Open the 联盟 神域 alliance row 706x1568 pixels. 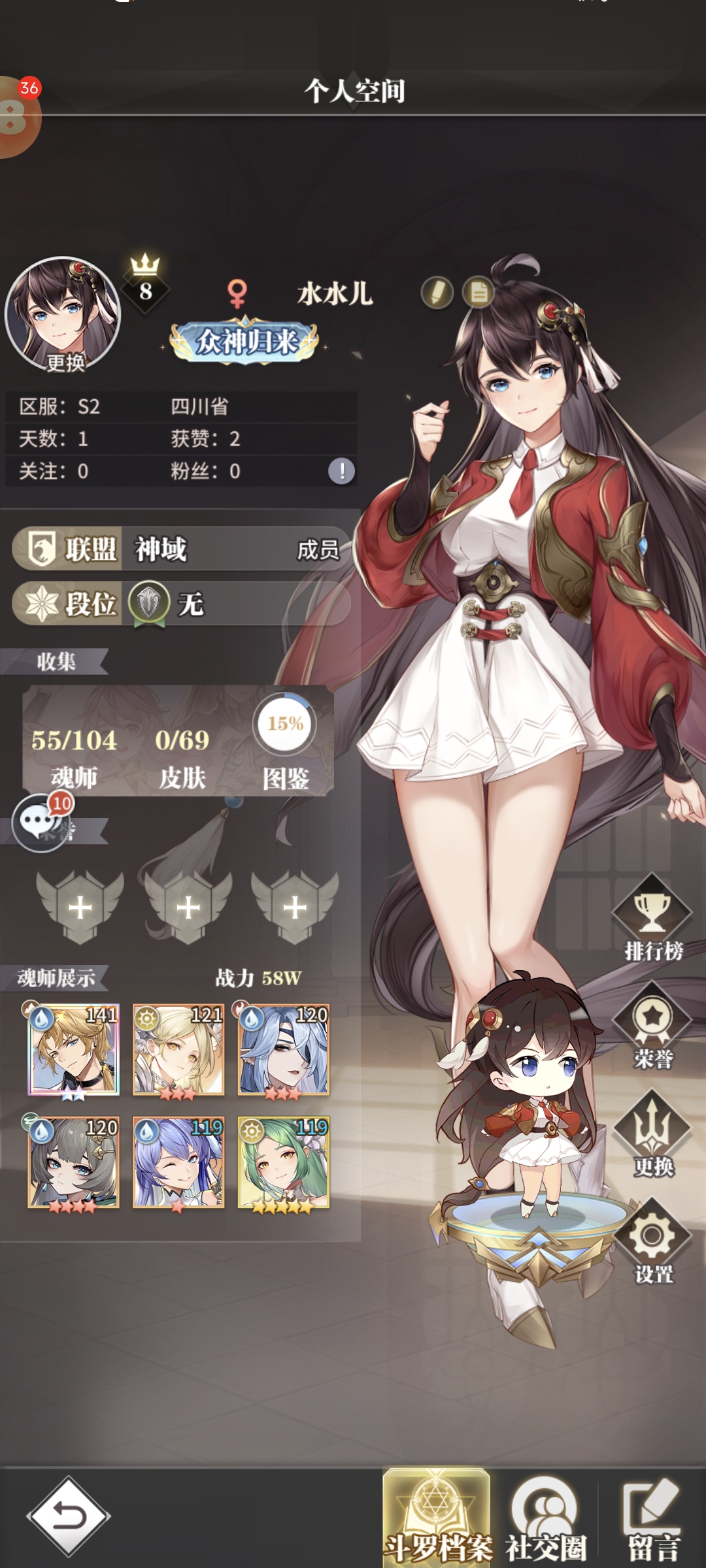180,549
